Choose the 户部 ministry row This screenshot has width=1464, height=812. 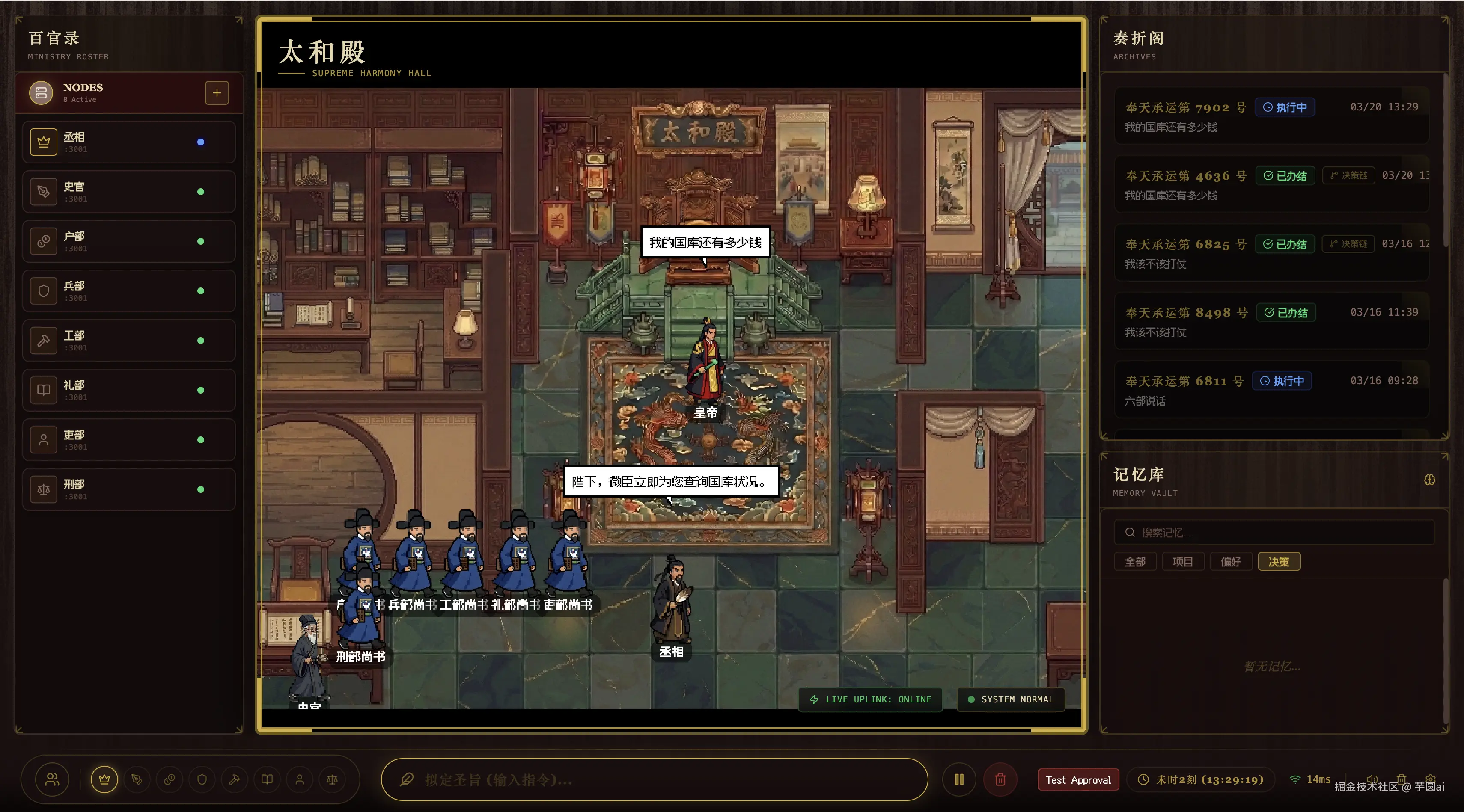point(128,241)
